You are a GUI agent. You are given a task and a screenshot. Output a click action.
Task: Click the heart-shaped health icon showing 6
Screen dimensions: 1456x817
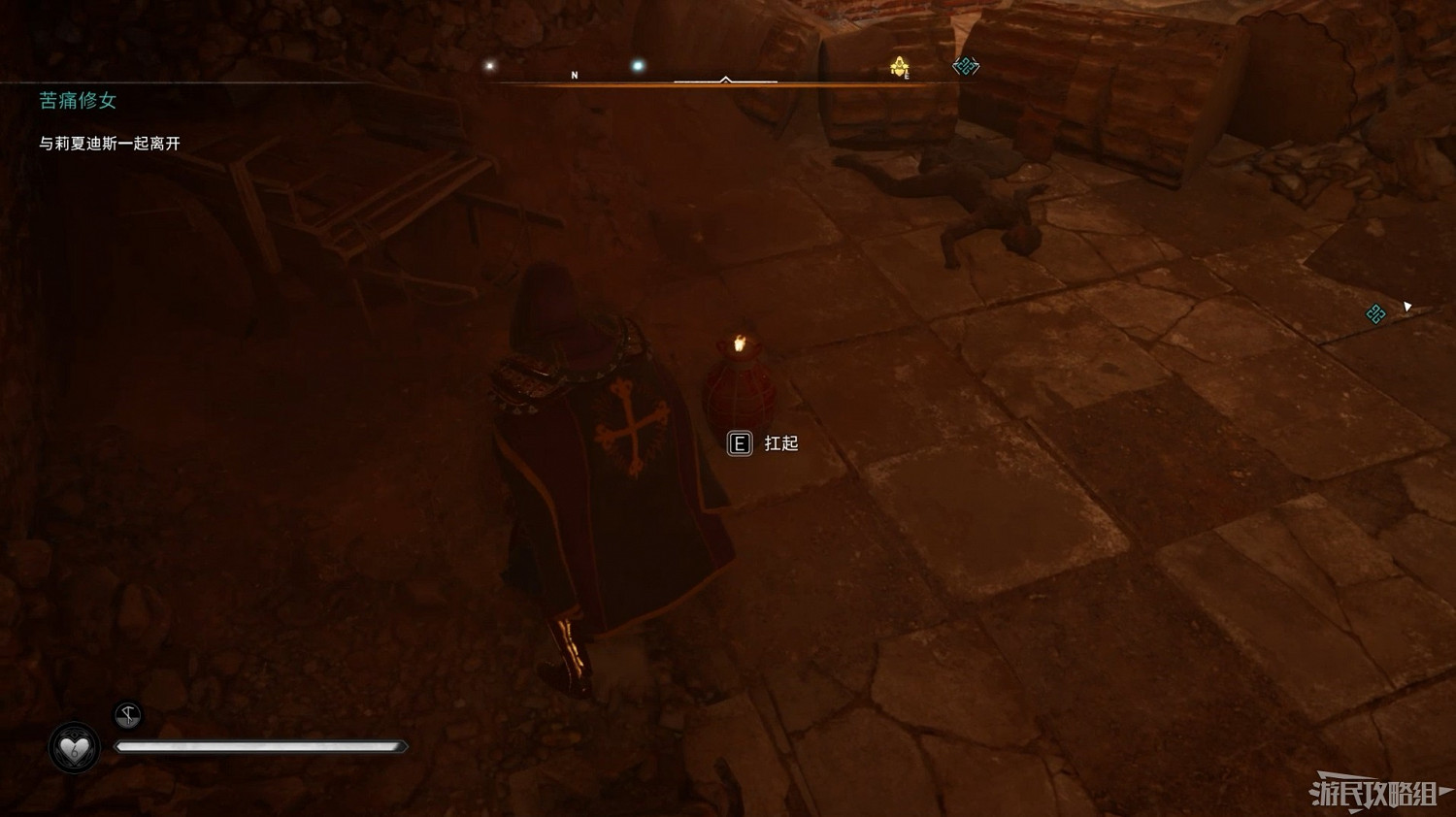(x=74, y=749)
